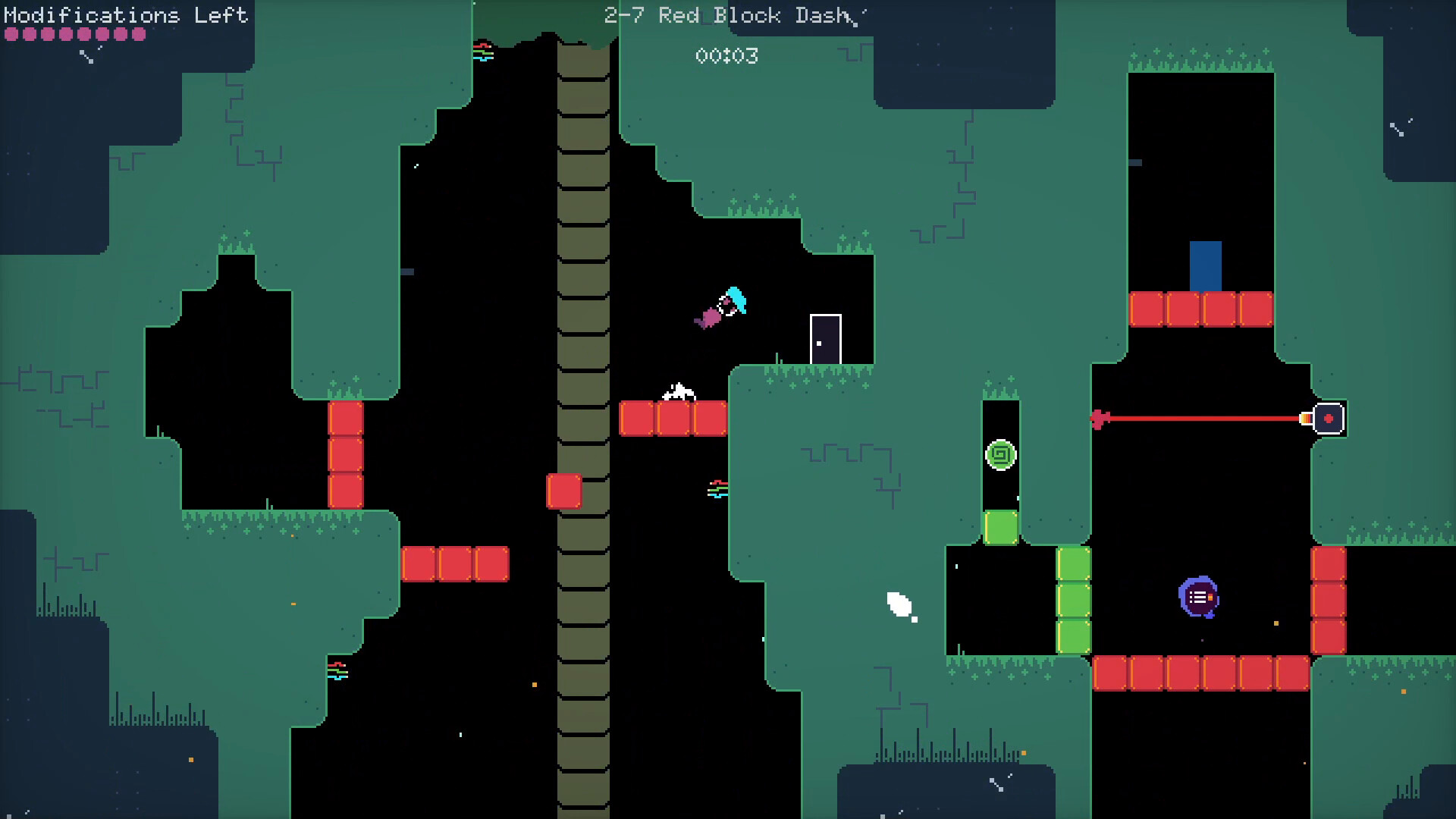Click the Modifications Left label

click(124, 15)
